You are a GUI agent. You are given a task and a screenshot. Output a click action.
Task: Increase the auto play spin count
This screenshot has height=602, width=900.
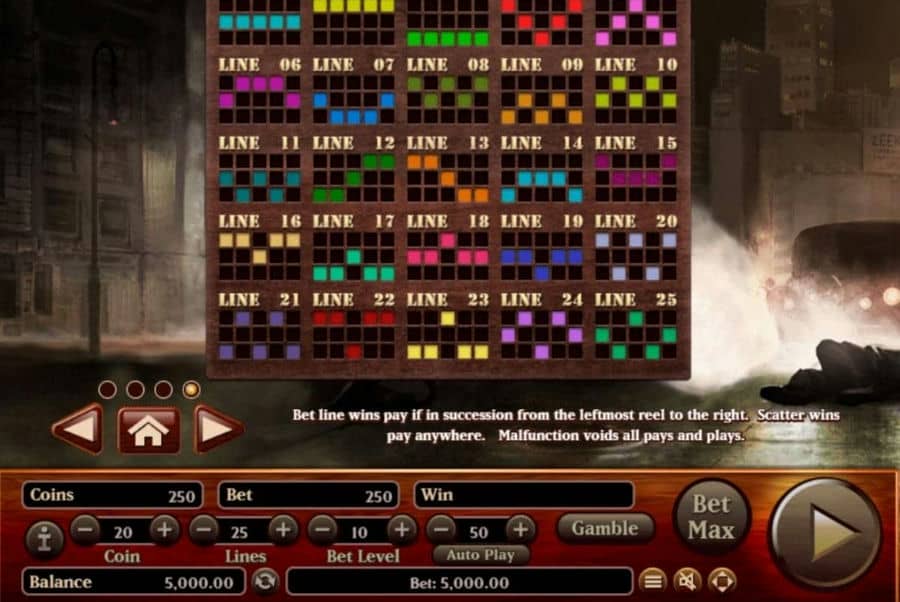[519, 529]
